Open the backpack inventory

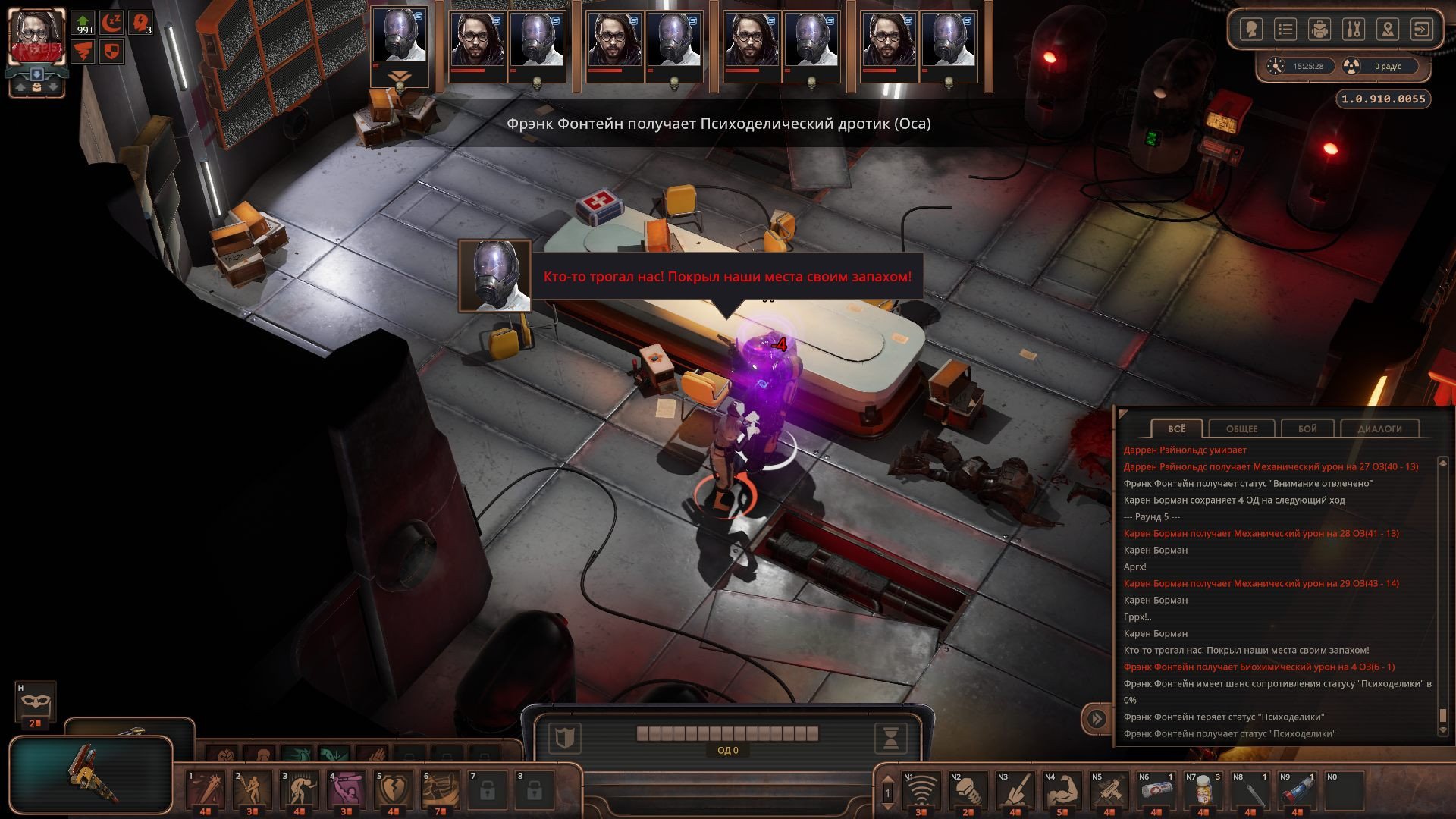[x=1319, y=30]
